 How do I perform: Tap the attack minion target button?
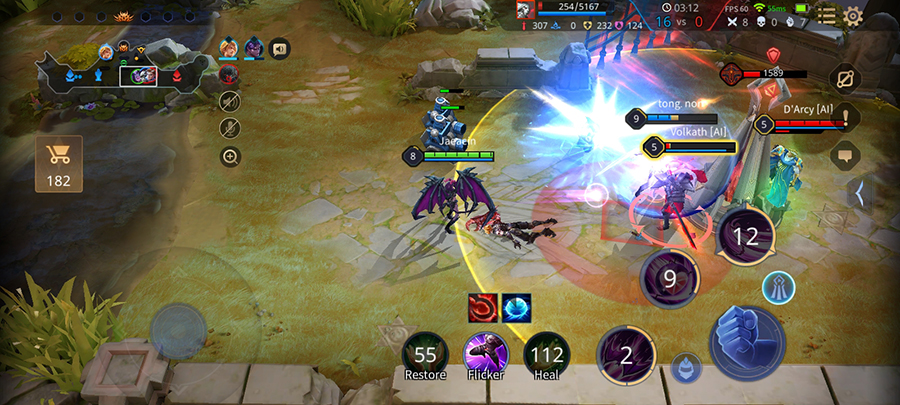point(685,367)
